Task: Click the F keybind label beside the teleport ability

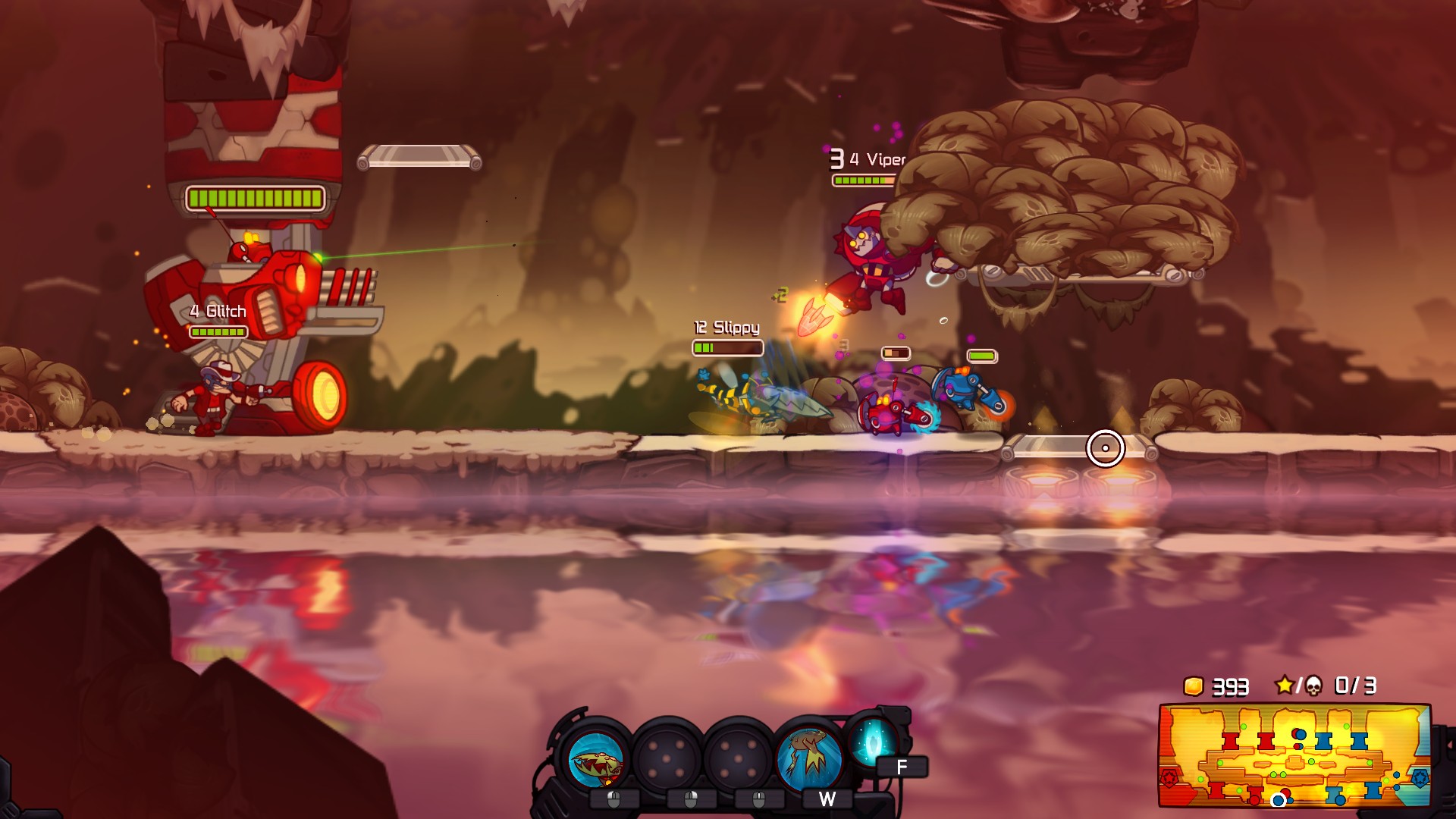Action: coord(901,766)
